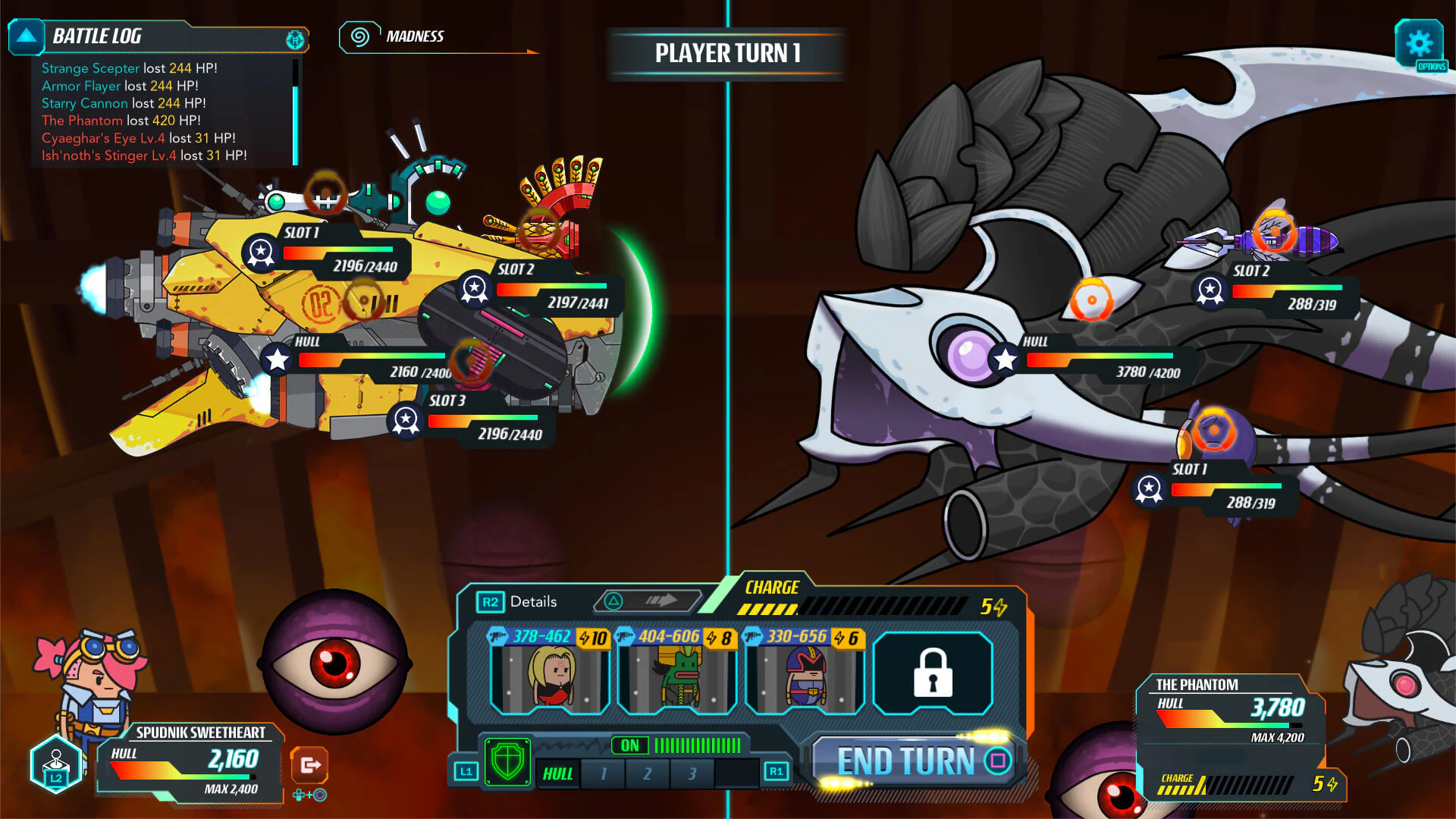Open the game options gear icon
Image resolution: width=1456 pixels, height=819 pixels.
pyautogui.click(x=1420, y=43)
